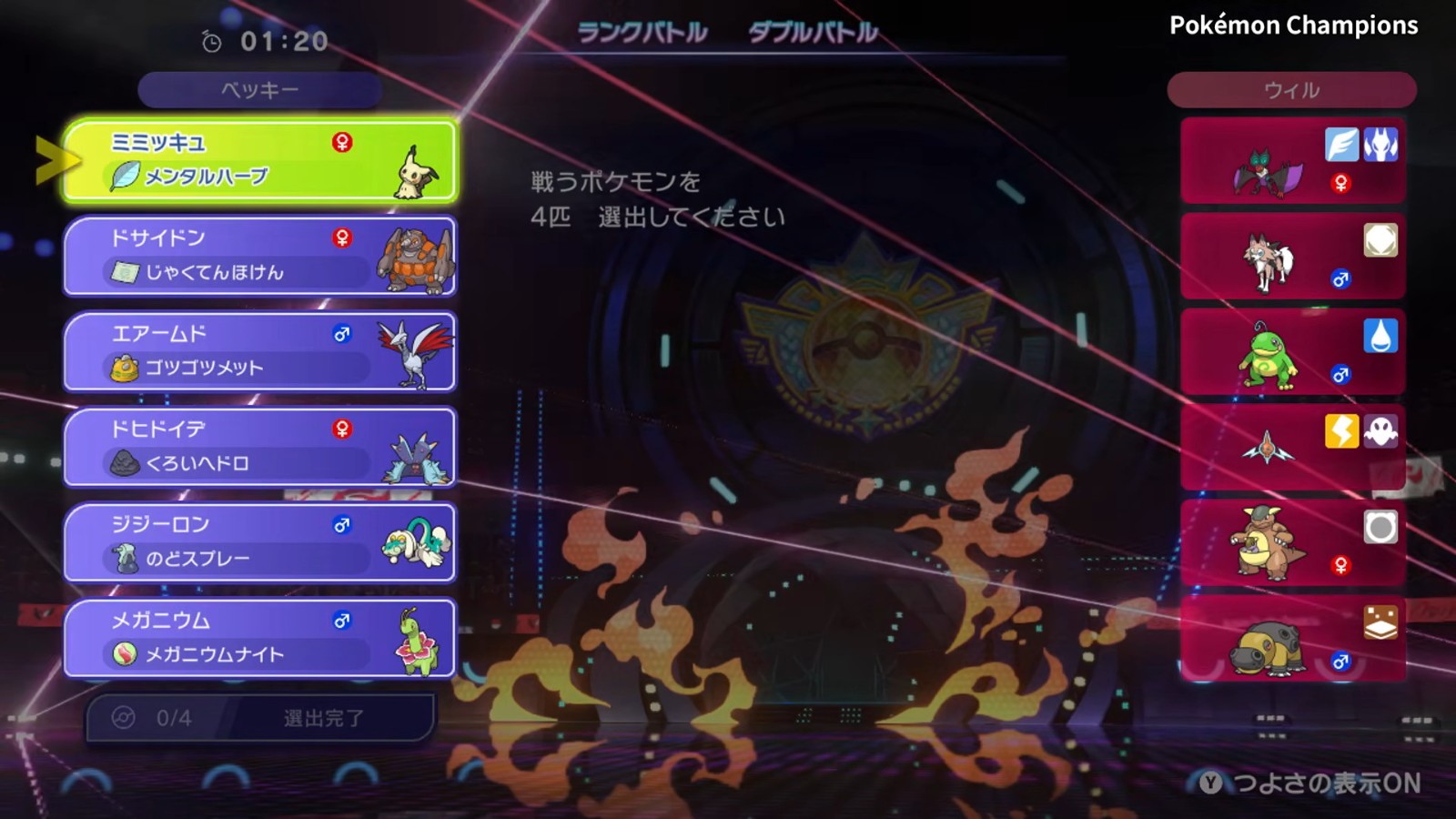
Task: Click the Meganiumite mega stone icon on メガニウム
Action: pyautogui.click(x=124, y=653)
